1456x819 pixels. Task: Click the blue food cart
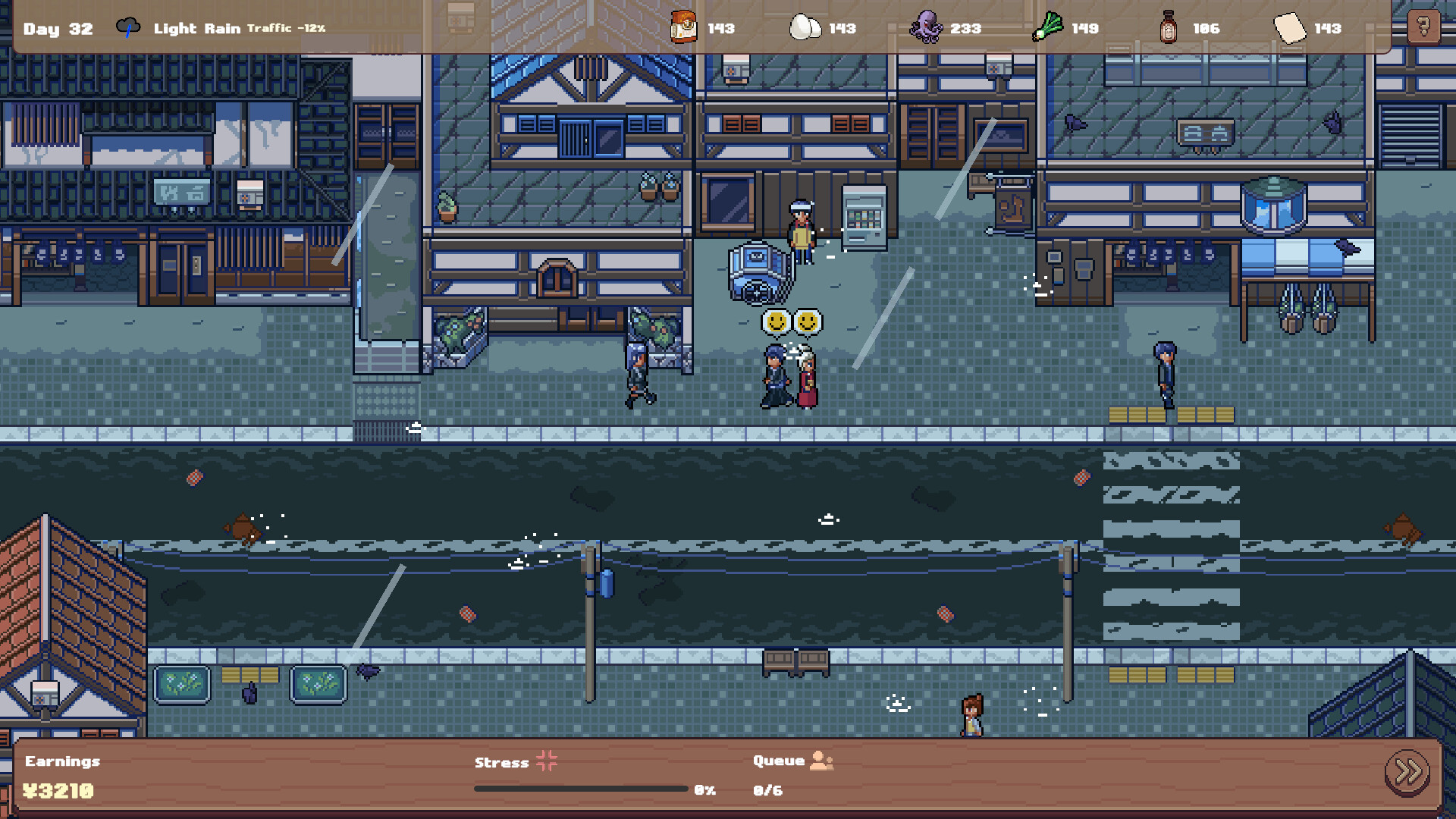[x=756, y=273]
